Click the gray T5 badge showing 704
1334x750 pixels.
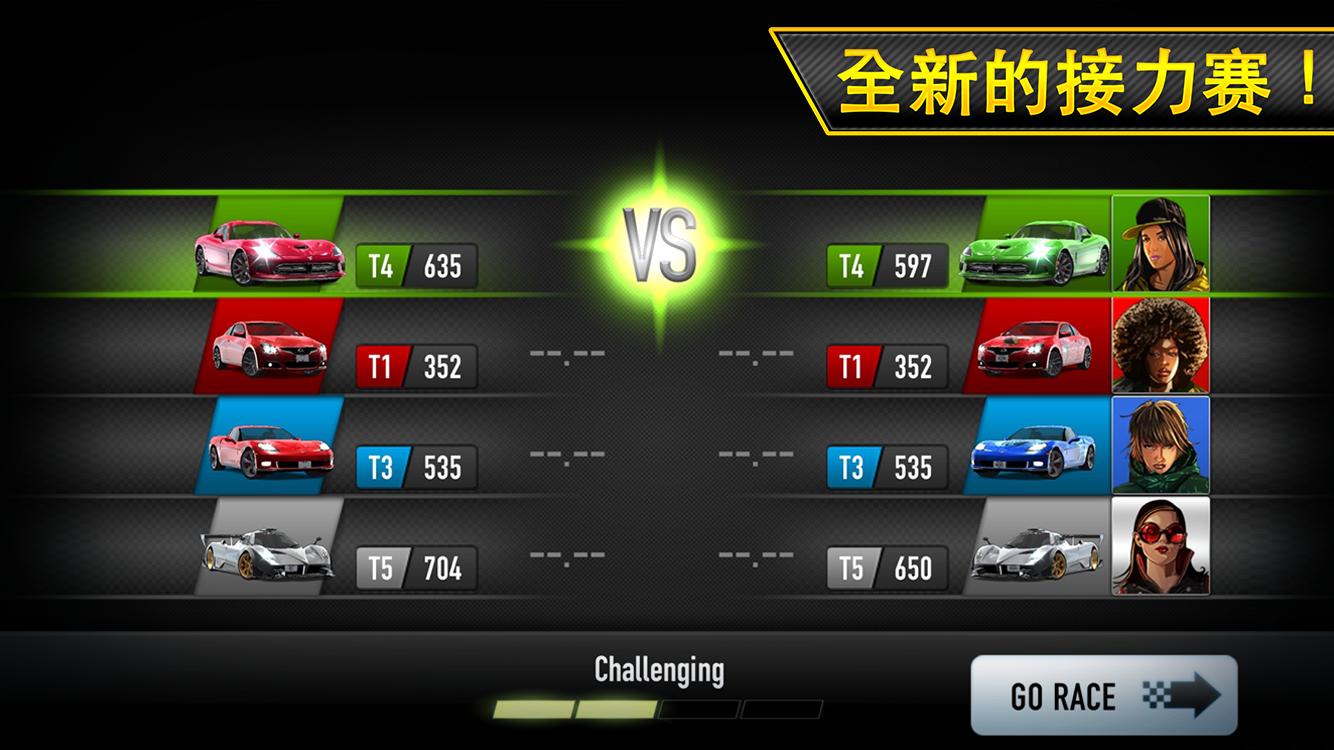tap(416, 566)
